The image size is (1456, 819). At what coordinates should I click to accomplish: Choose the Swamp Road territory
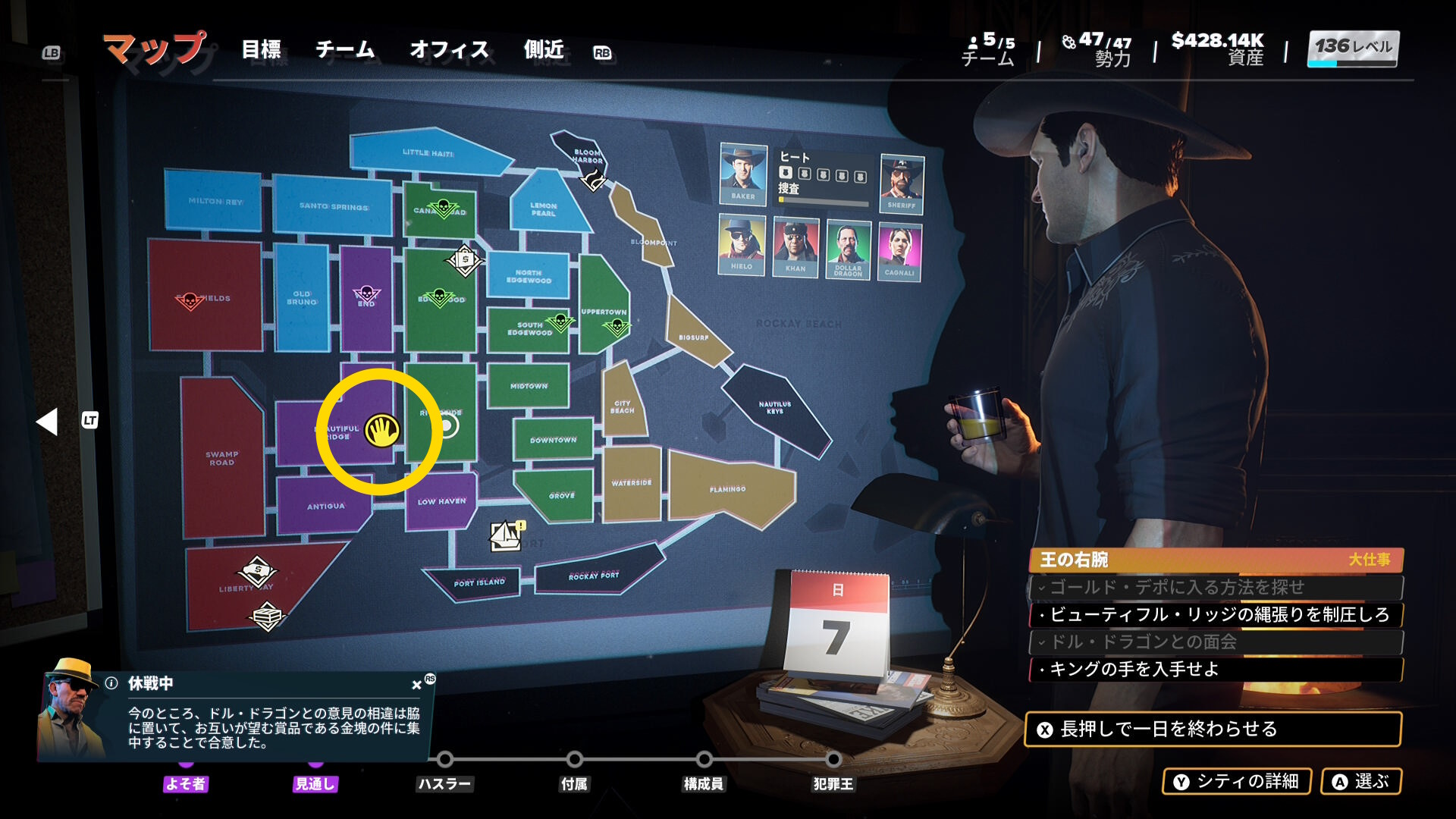[221, 458]
